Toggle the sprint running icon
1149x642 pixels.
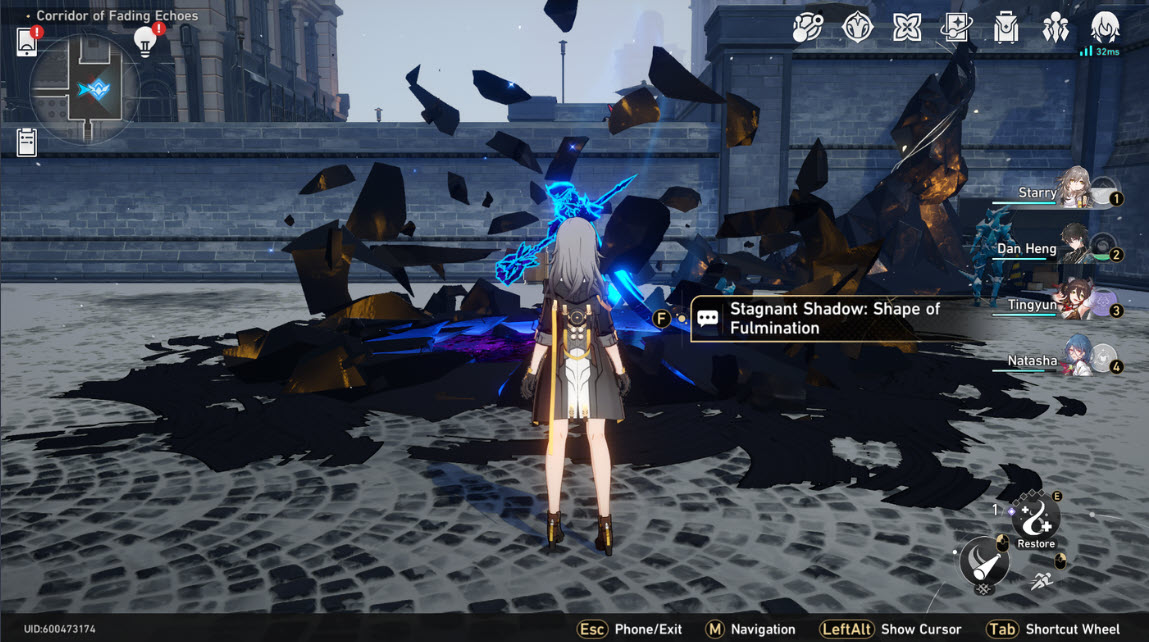click(1041, 580)
